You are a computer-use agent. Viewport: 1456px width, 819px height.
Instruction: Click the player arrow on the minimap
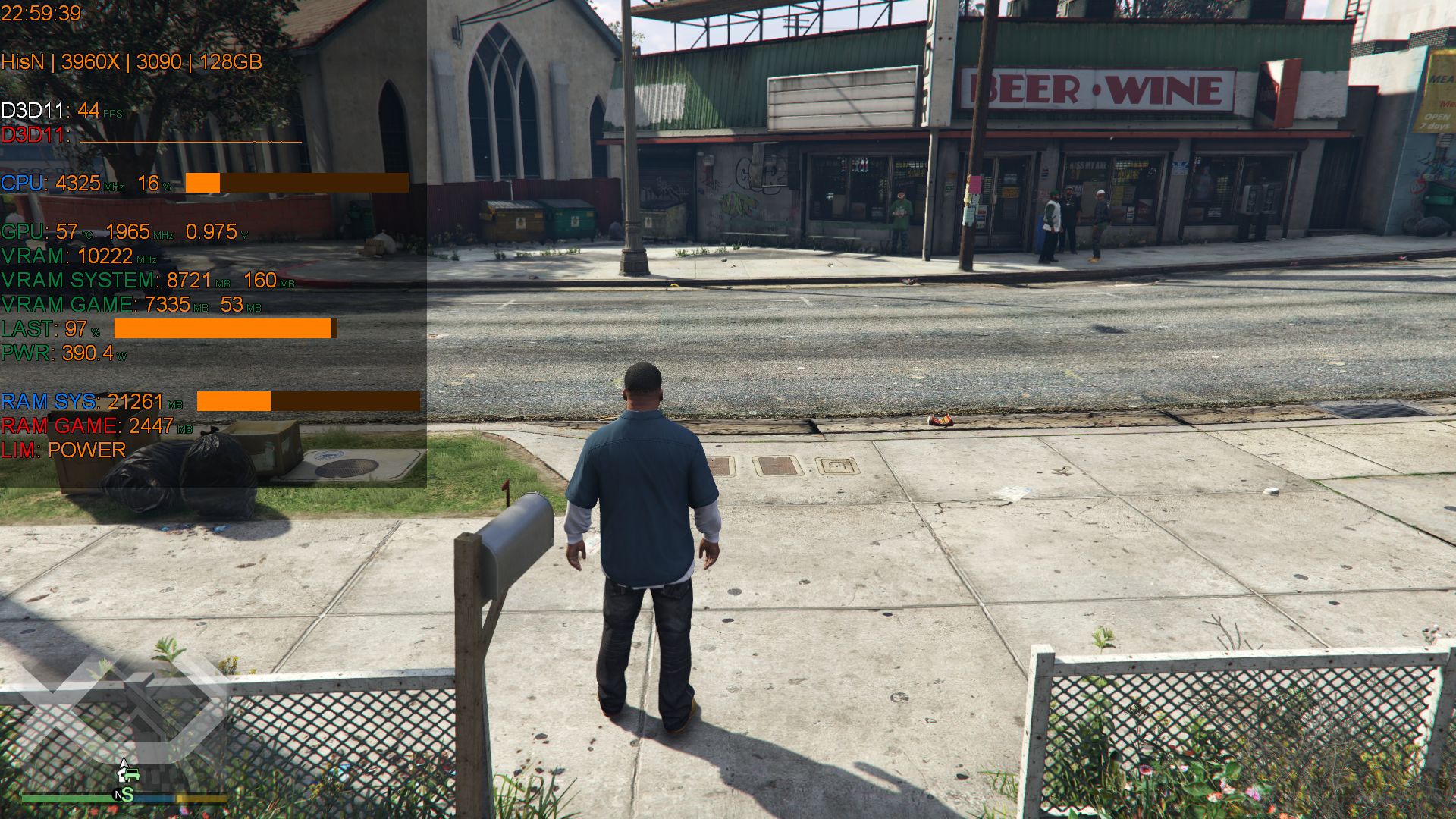124,764
